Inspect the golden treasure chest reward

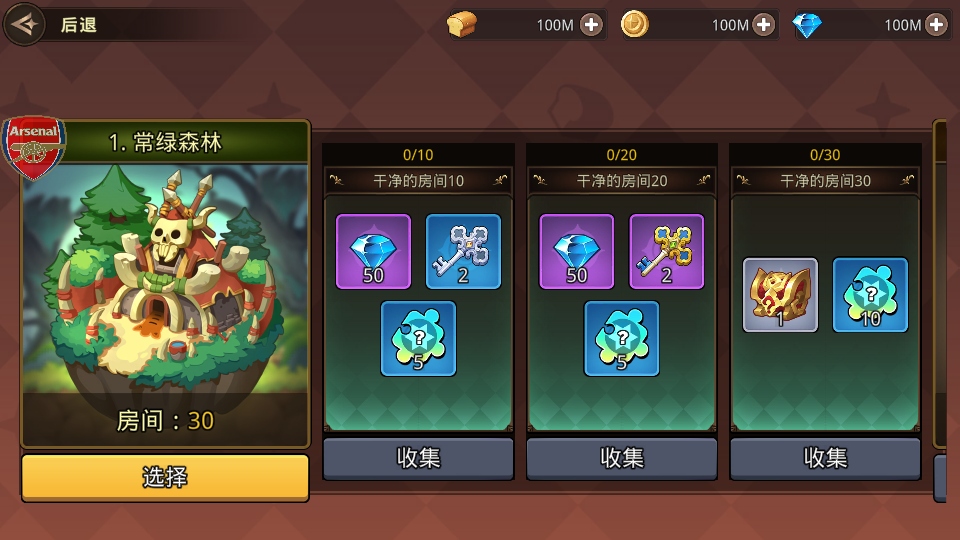tap(780, 295)
